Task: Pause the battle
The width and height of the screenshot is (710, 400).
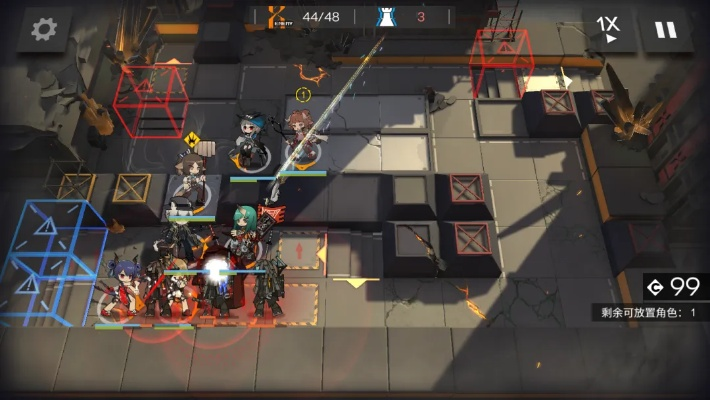Action: (665, 29)
